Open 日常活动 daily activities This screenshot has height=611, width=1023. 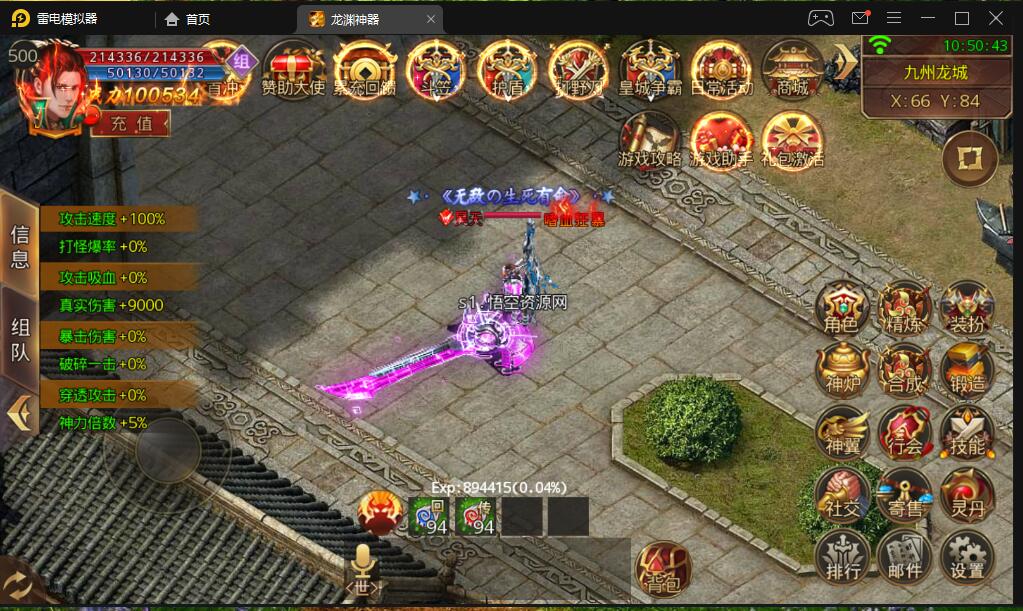click(721, 69)
